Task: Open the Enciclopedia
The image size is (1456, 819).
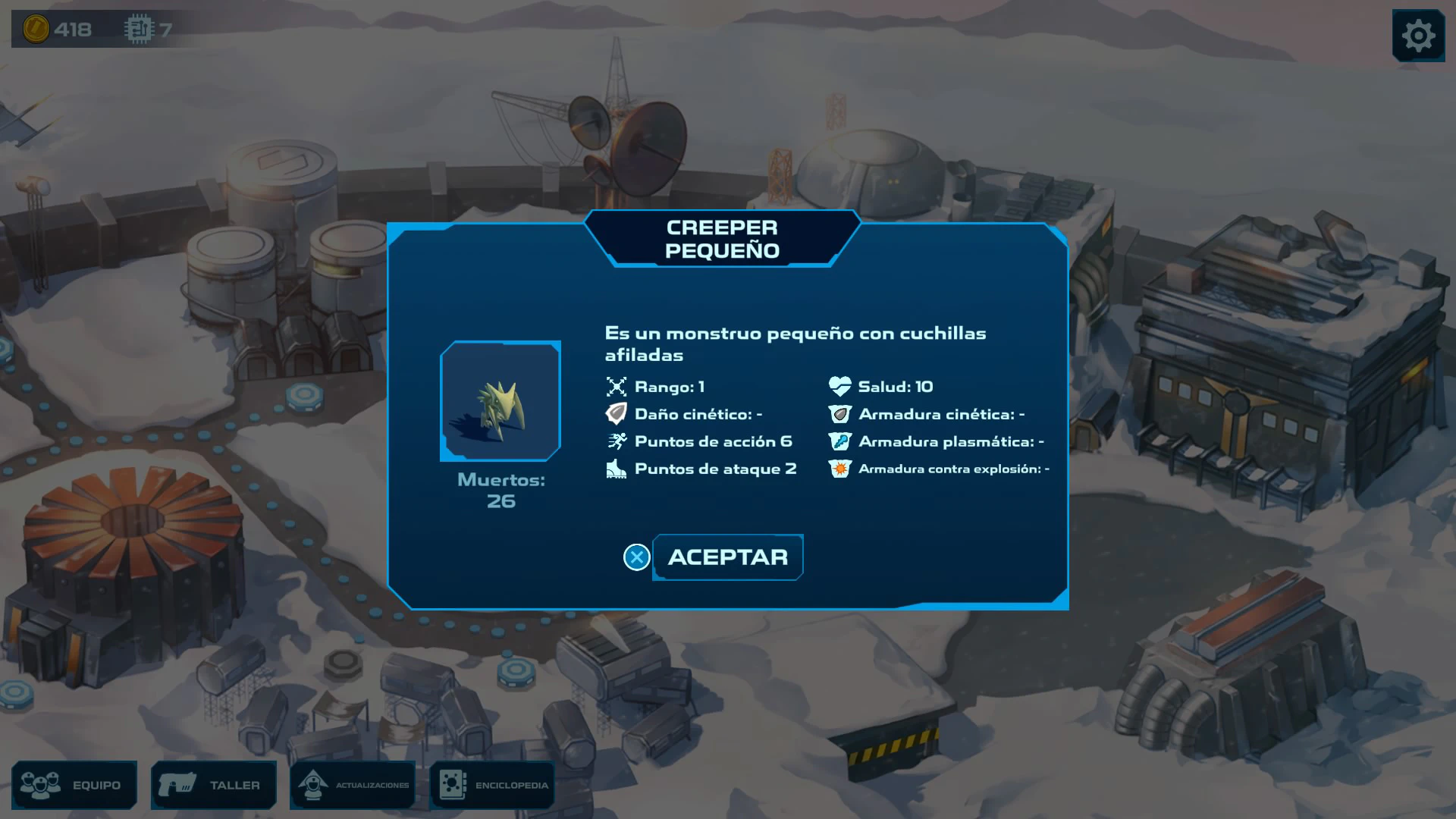Action: point(493,785)
